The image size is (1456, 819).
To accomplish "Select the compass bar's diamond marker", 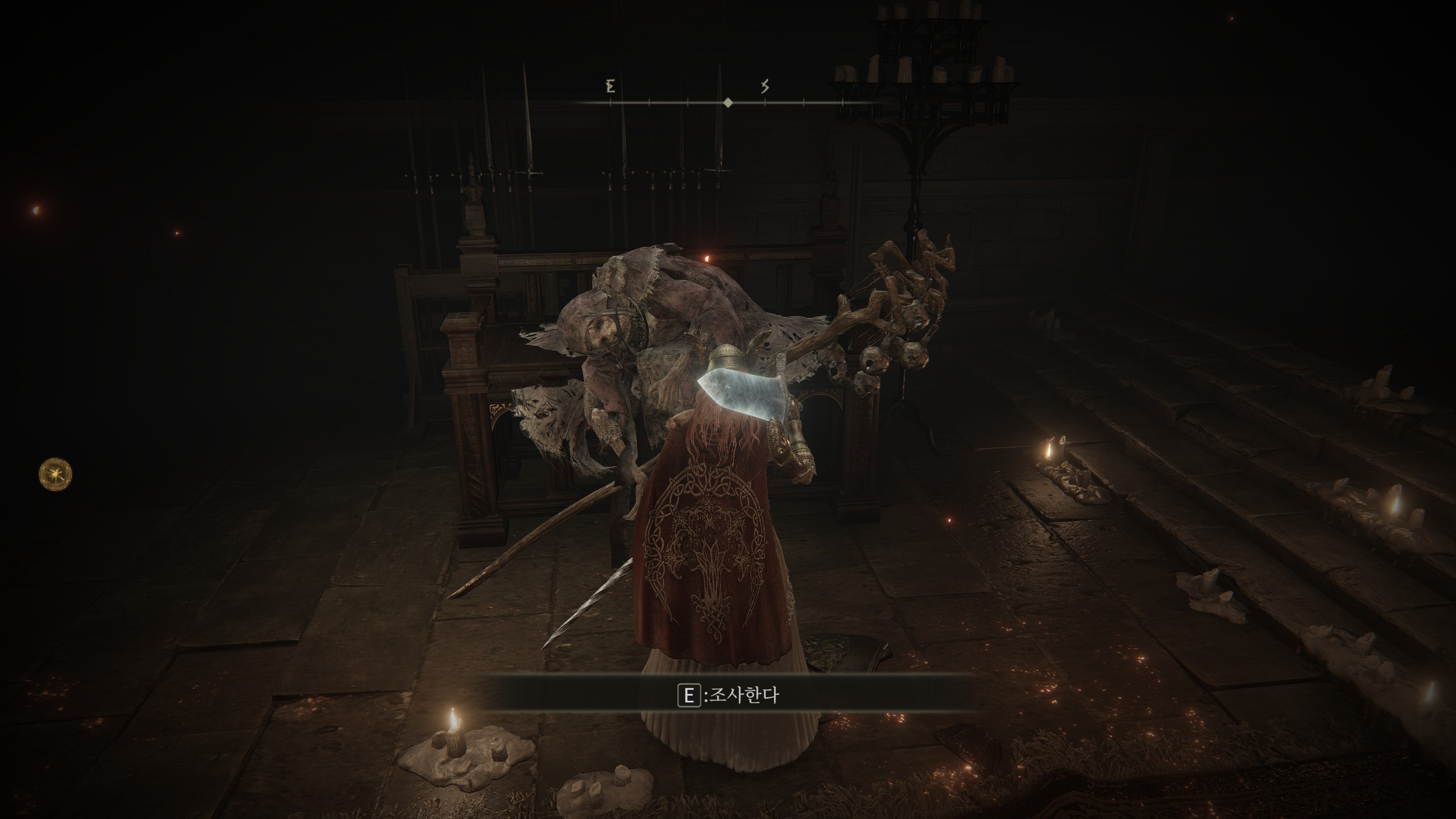I will coord(727,103).
